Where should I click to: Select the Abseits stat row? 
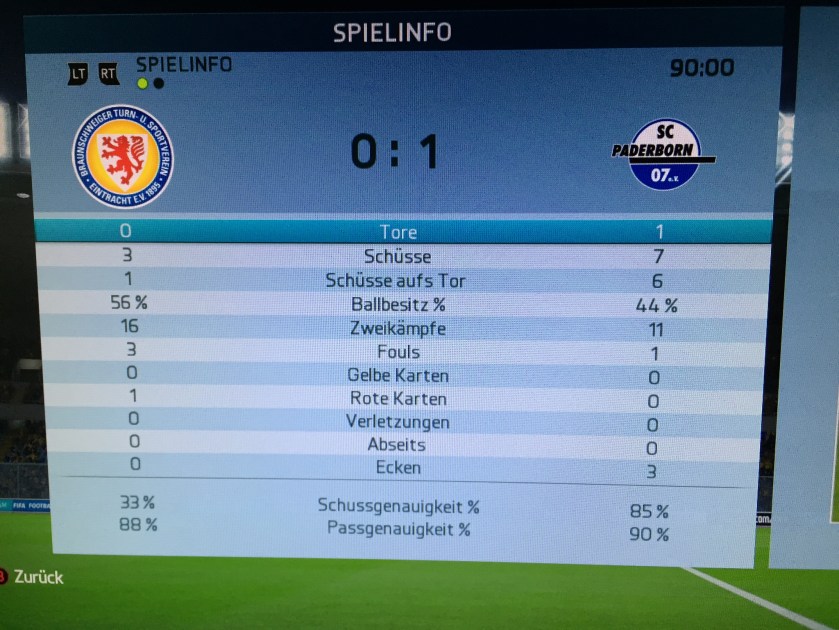tap(397, 445)
